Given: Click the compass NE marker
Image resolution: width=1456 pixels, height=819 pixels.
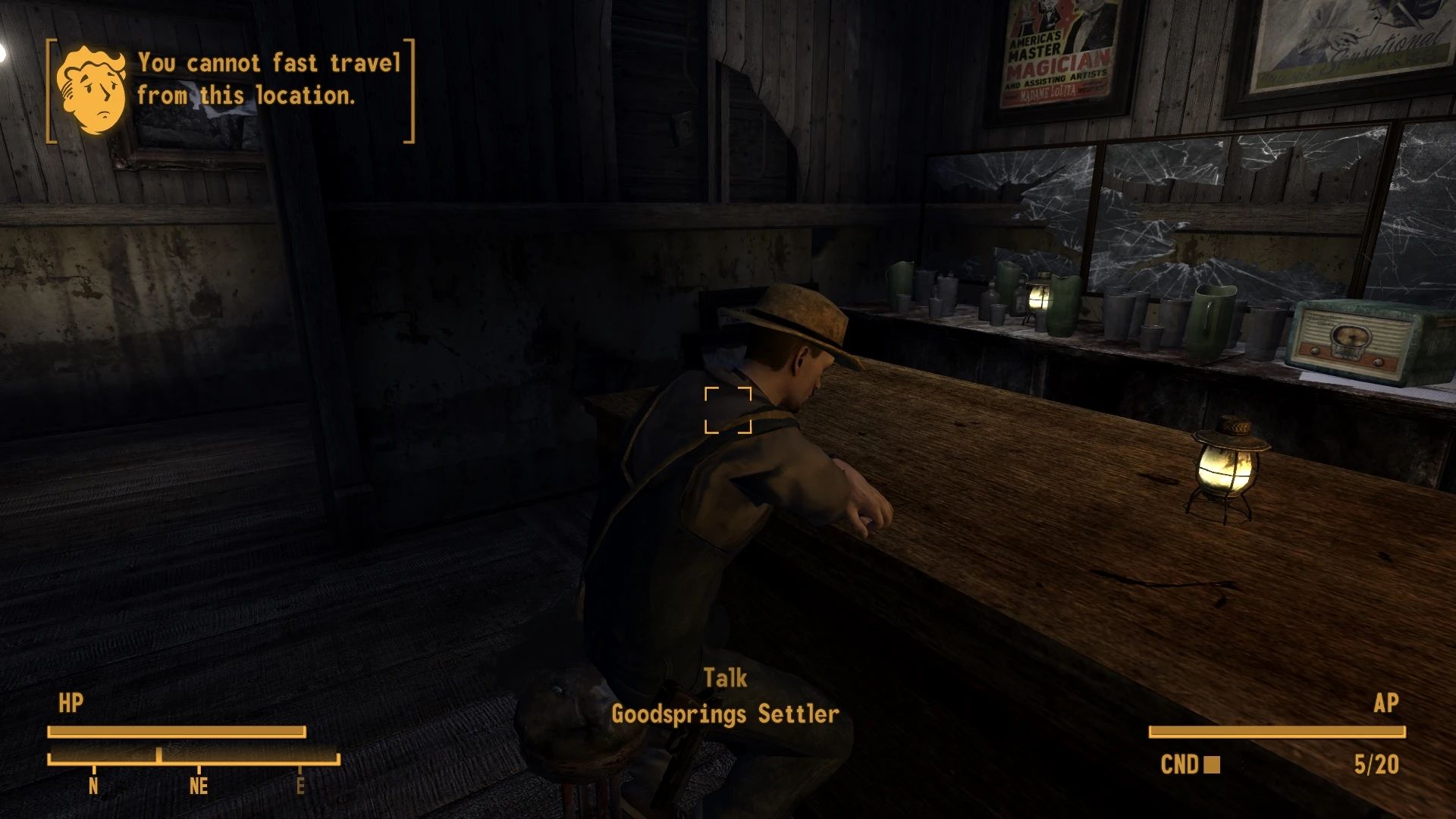Looking at the screenshot, I should (198, 787).
